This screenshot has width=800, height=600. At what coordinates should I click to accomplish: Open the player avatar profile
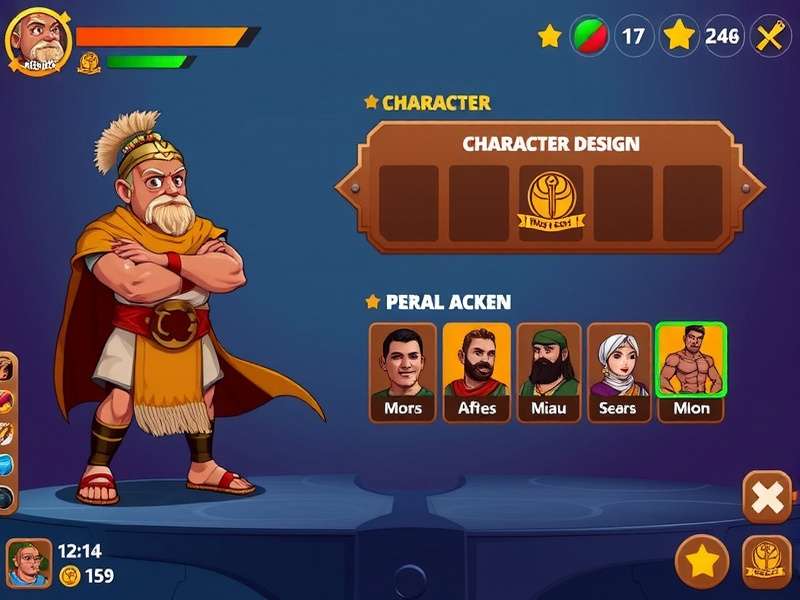point(37,40)
